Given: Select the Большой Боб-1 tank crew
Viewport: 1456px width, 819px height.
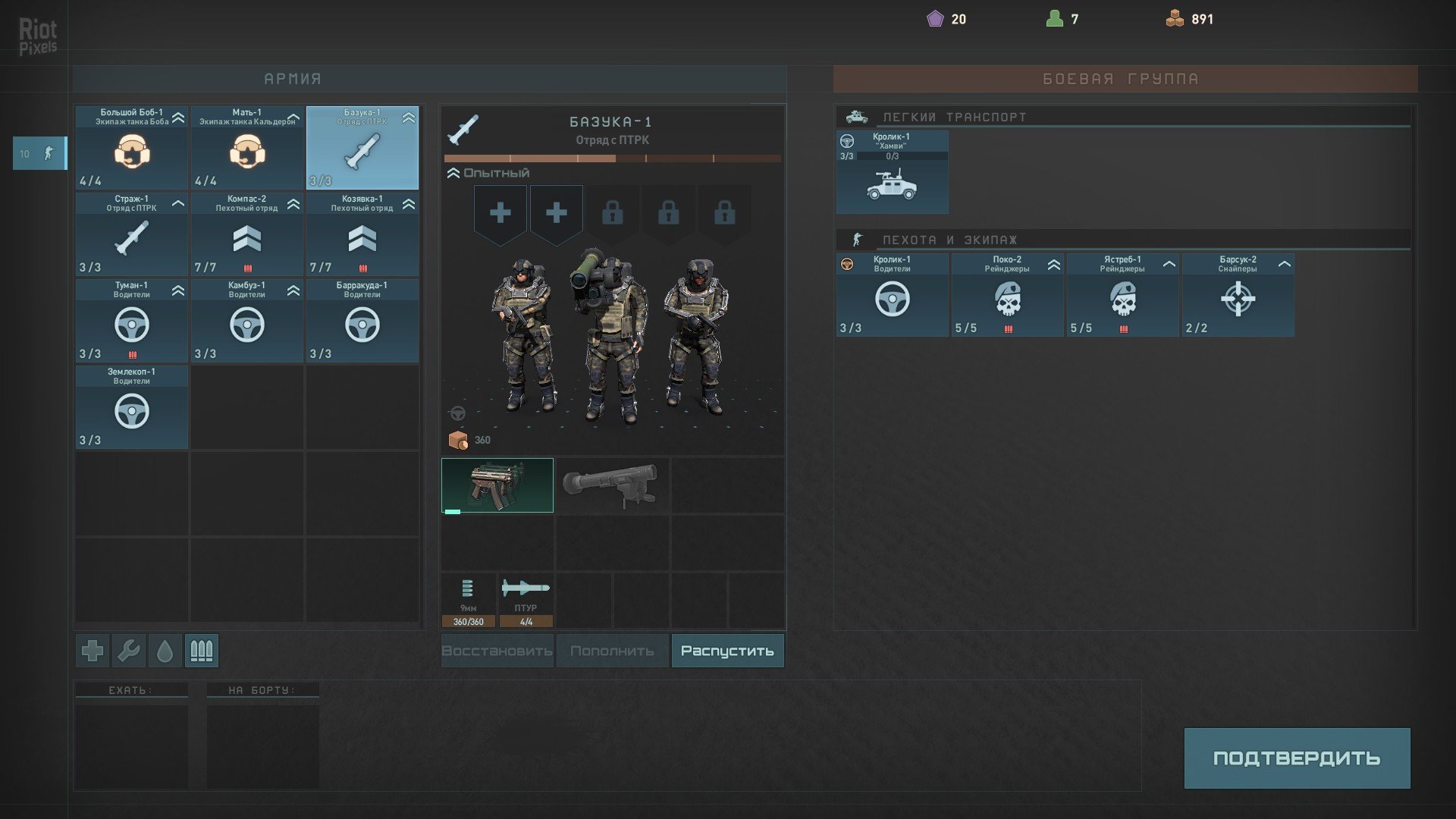Looking at the screenshot, I should point(132,148).
